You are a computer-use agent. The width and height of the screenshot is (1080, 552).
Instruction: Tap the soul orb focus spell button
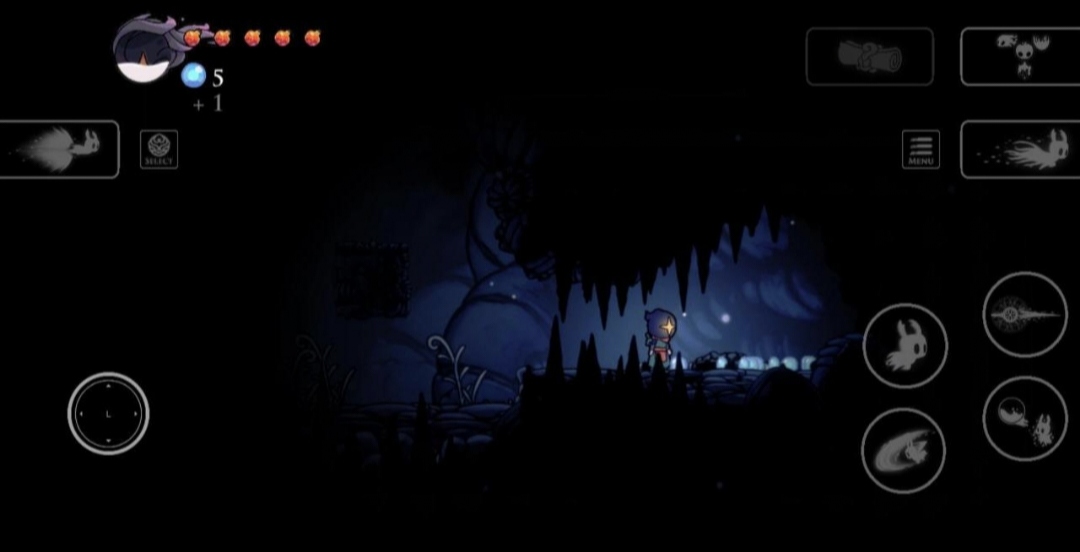(1024, 418)
